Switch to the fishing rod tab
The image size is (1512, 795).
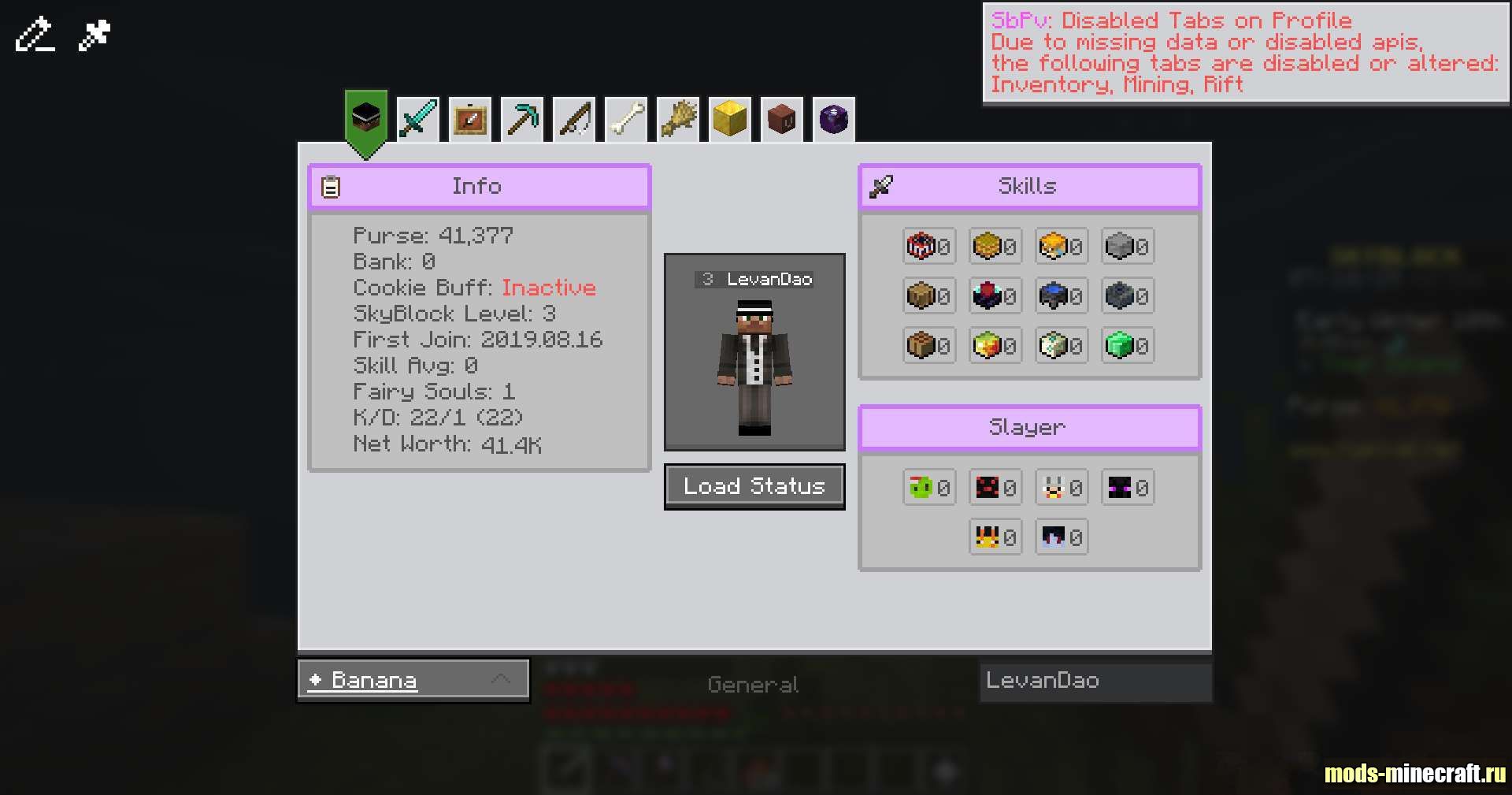[573, 120]
